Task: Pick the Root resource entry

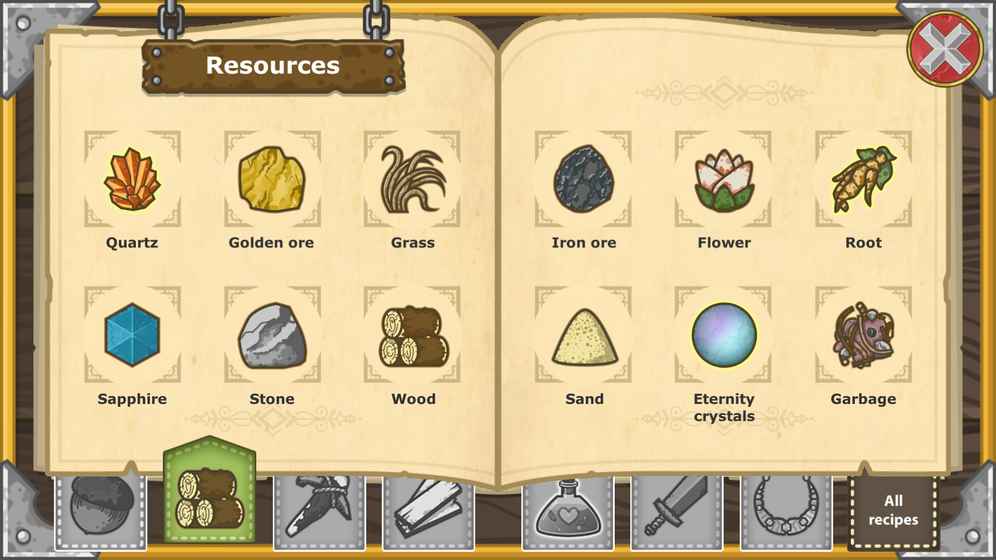Action: (x=863, y=180)
